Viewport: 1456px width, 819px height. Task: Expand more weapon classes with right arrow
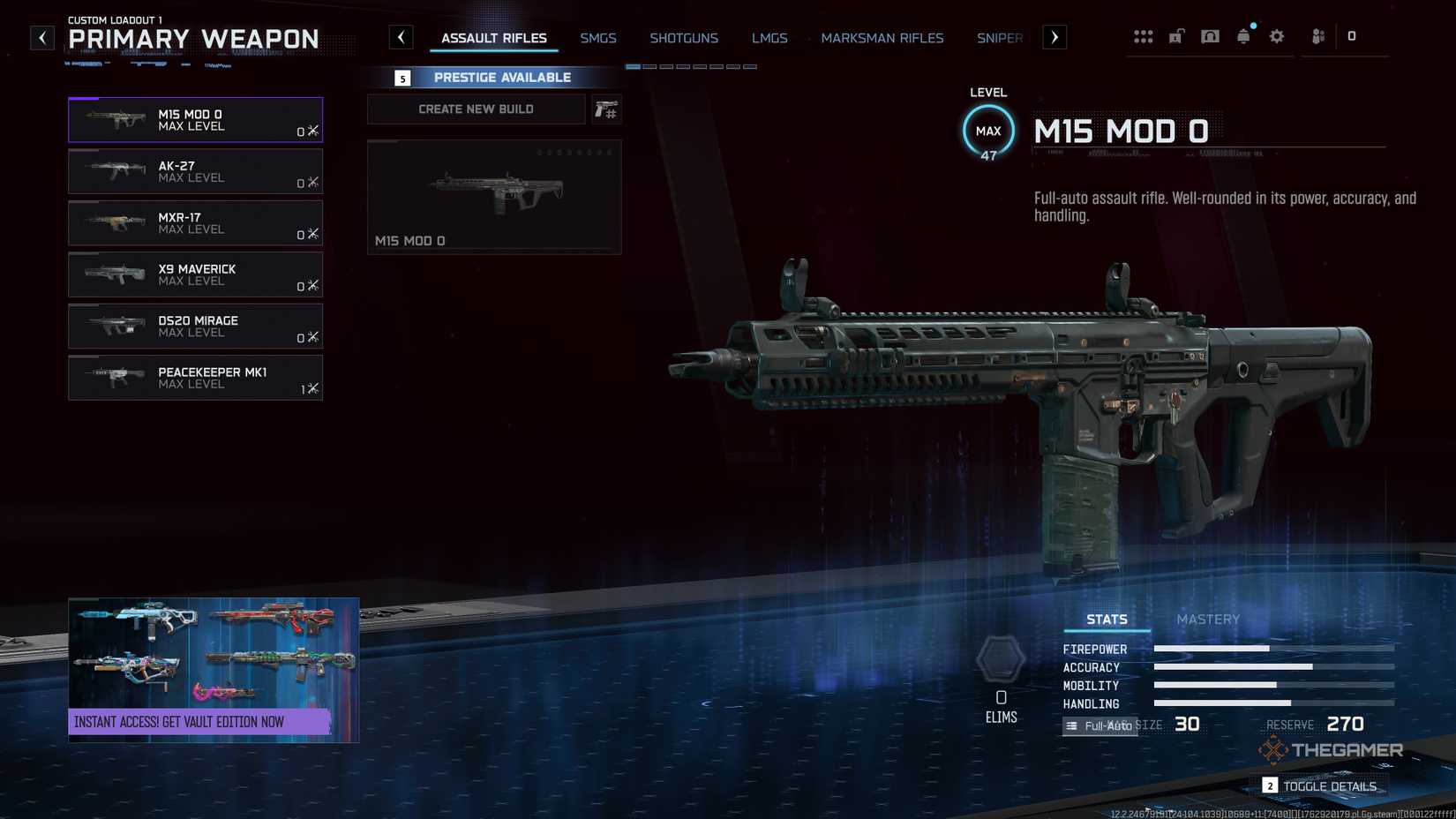click(x=1054, y=37)
